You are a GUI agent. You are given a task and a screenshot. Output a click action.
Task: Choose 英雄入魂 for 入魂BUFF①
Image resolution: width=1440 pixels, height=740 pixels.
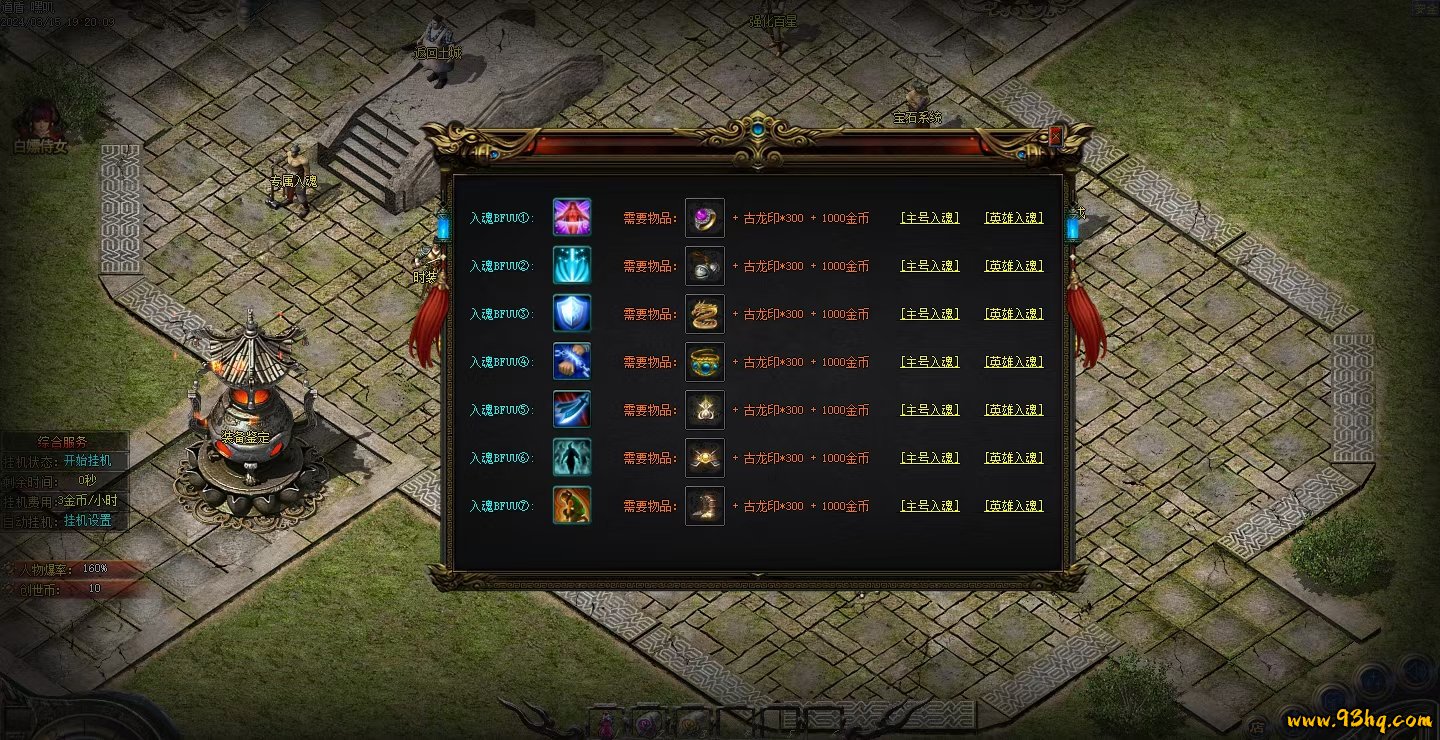1014,217
